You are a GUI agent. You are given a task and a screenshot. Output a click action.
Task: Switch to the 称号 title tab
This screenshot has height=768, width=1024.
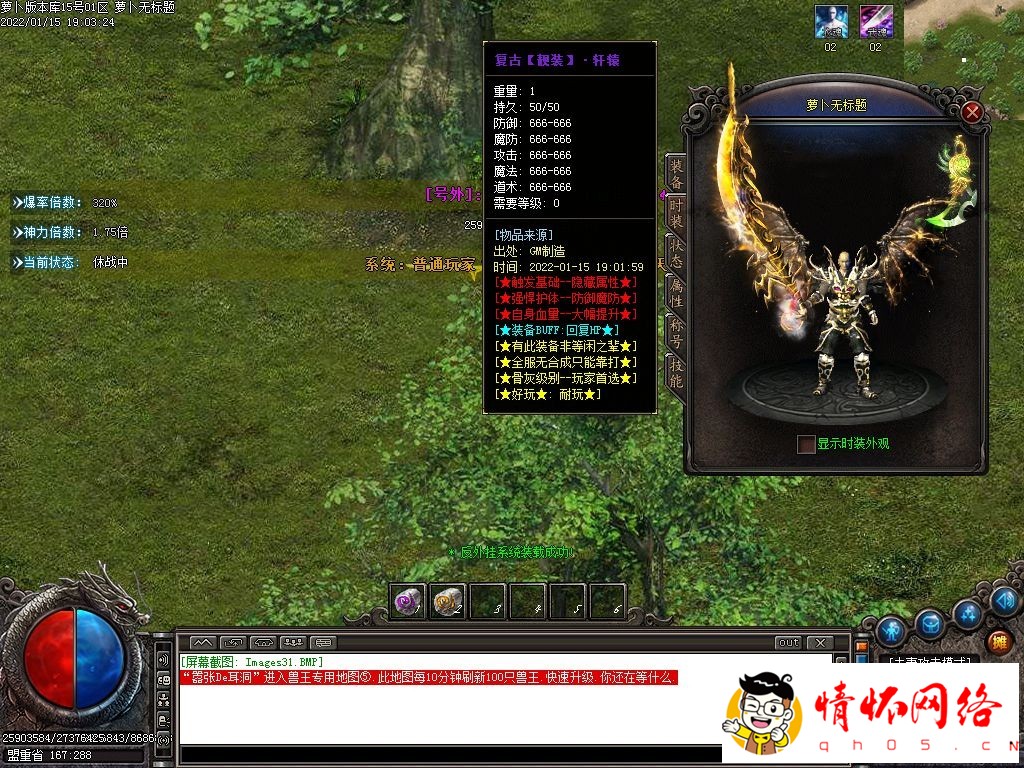pyautogui.click(x=676, y=333)
